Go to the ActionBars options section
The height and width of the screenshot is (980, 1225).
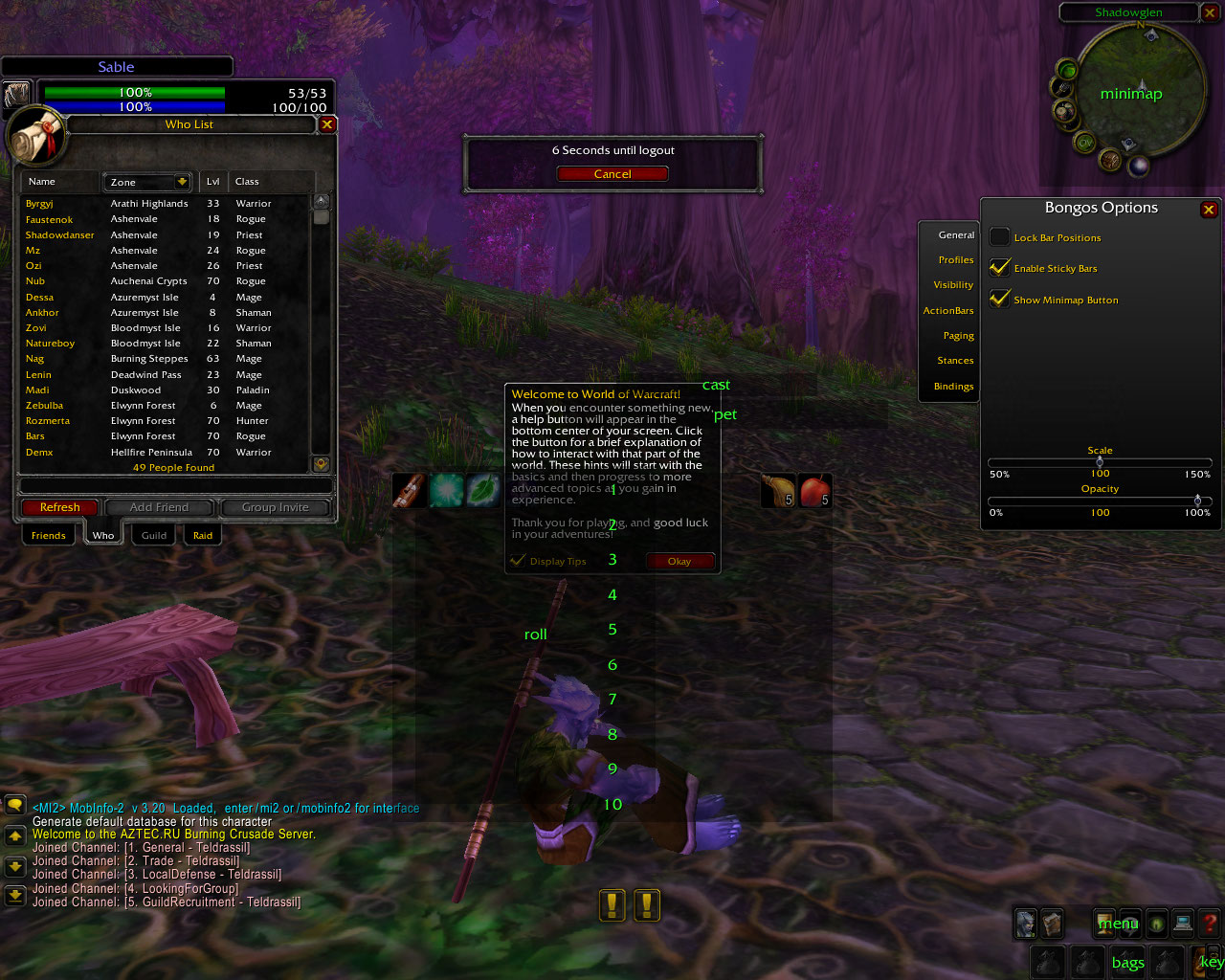click(x=947, y=311)
